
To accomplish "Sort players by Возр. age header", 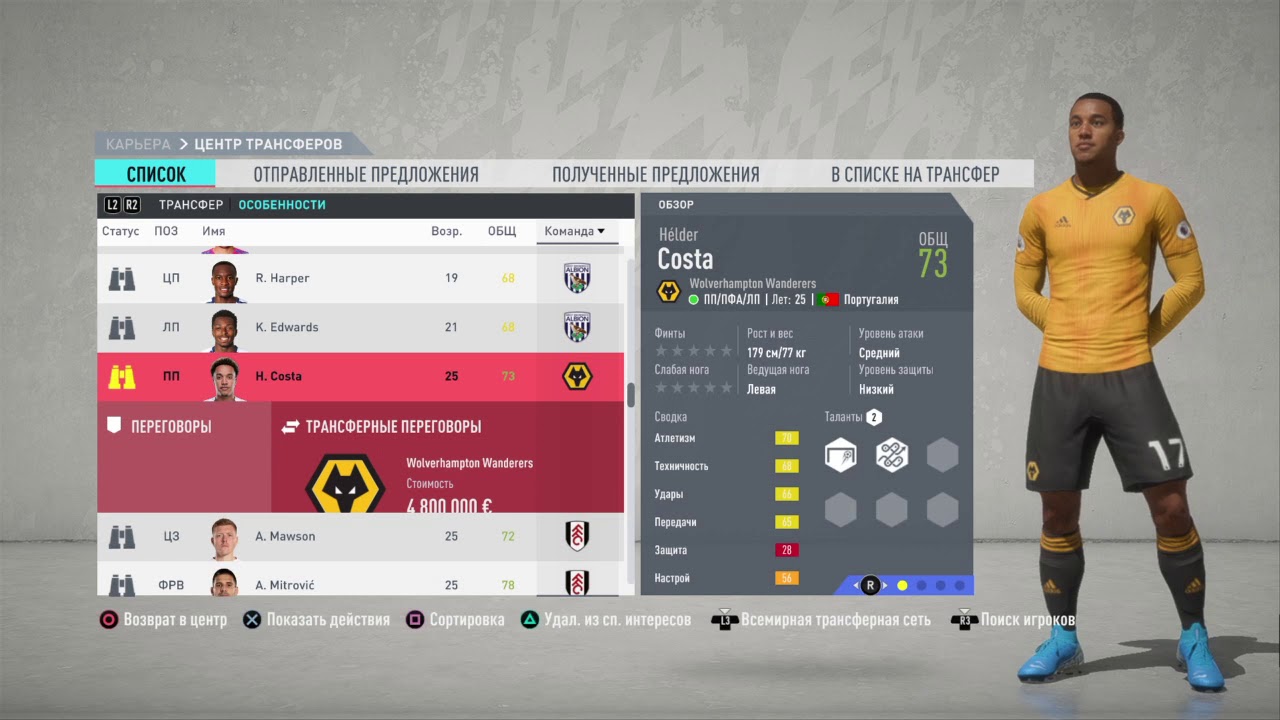I will click(446, 231).
